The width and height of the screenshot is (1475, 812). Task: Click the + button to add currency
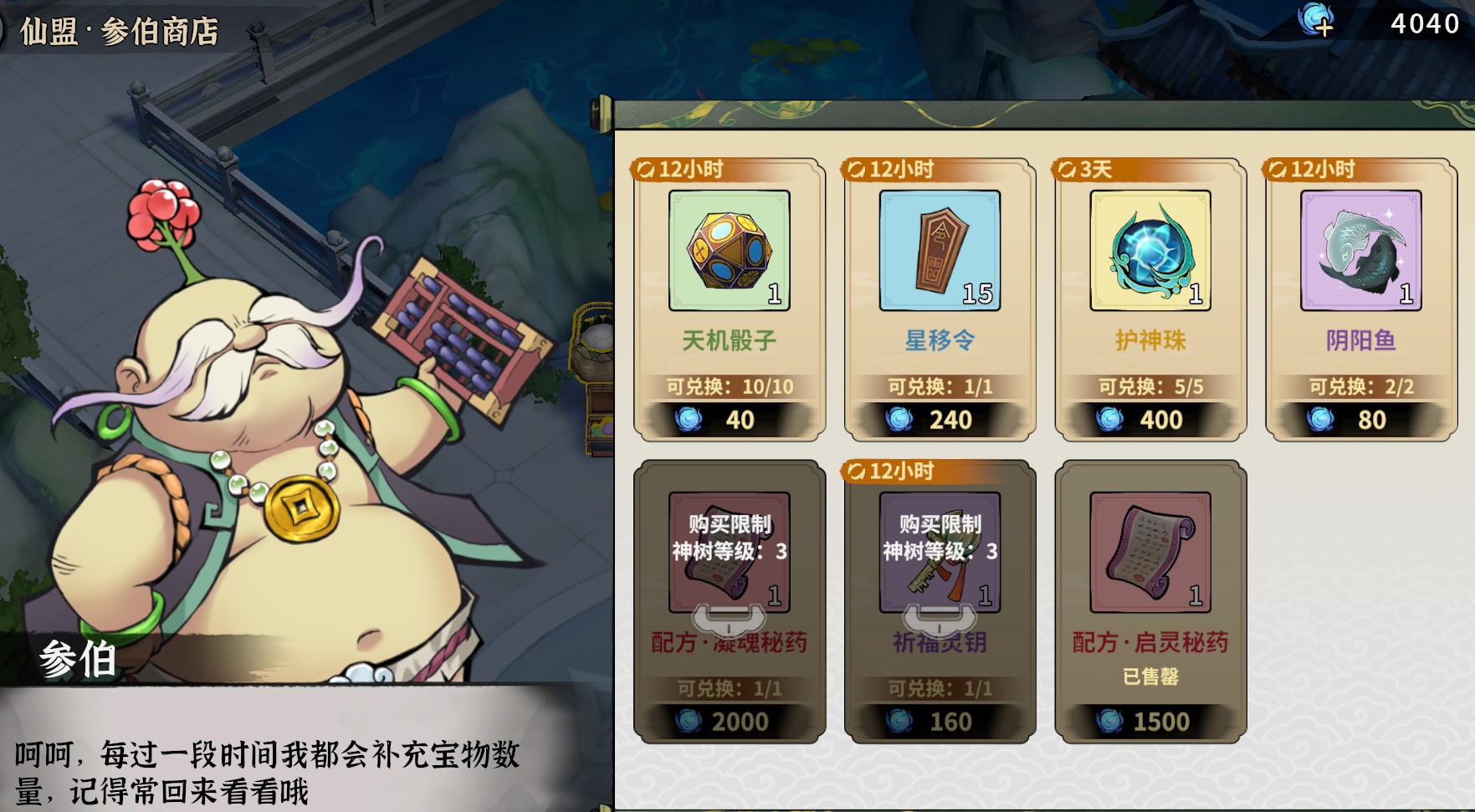[x=1324, y=28]
